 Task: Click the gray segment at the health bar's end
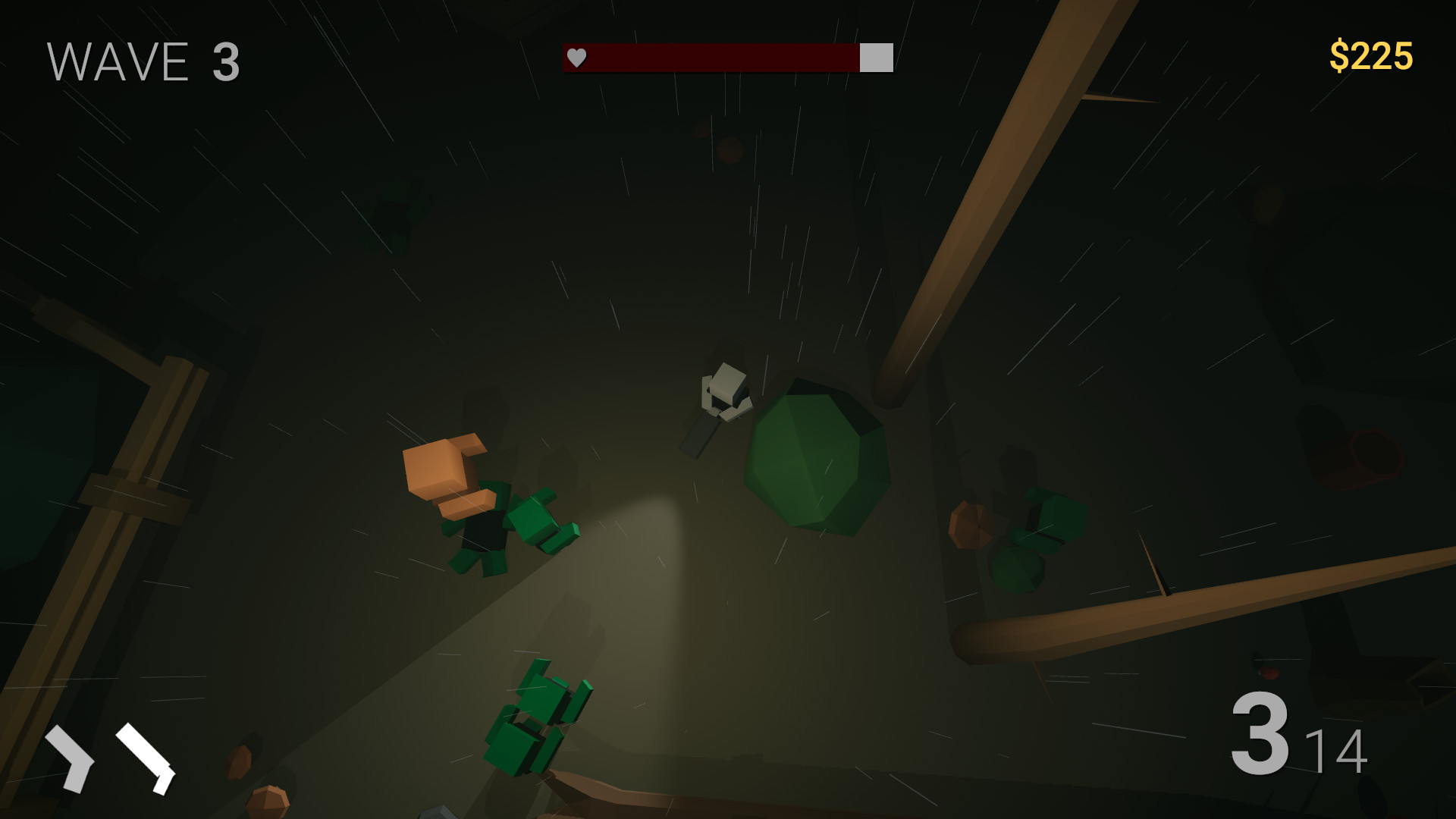876,56
